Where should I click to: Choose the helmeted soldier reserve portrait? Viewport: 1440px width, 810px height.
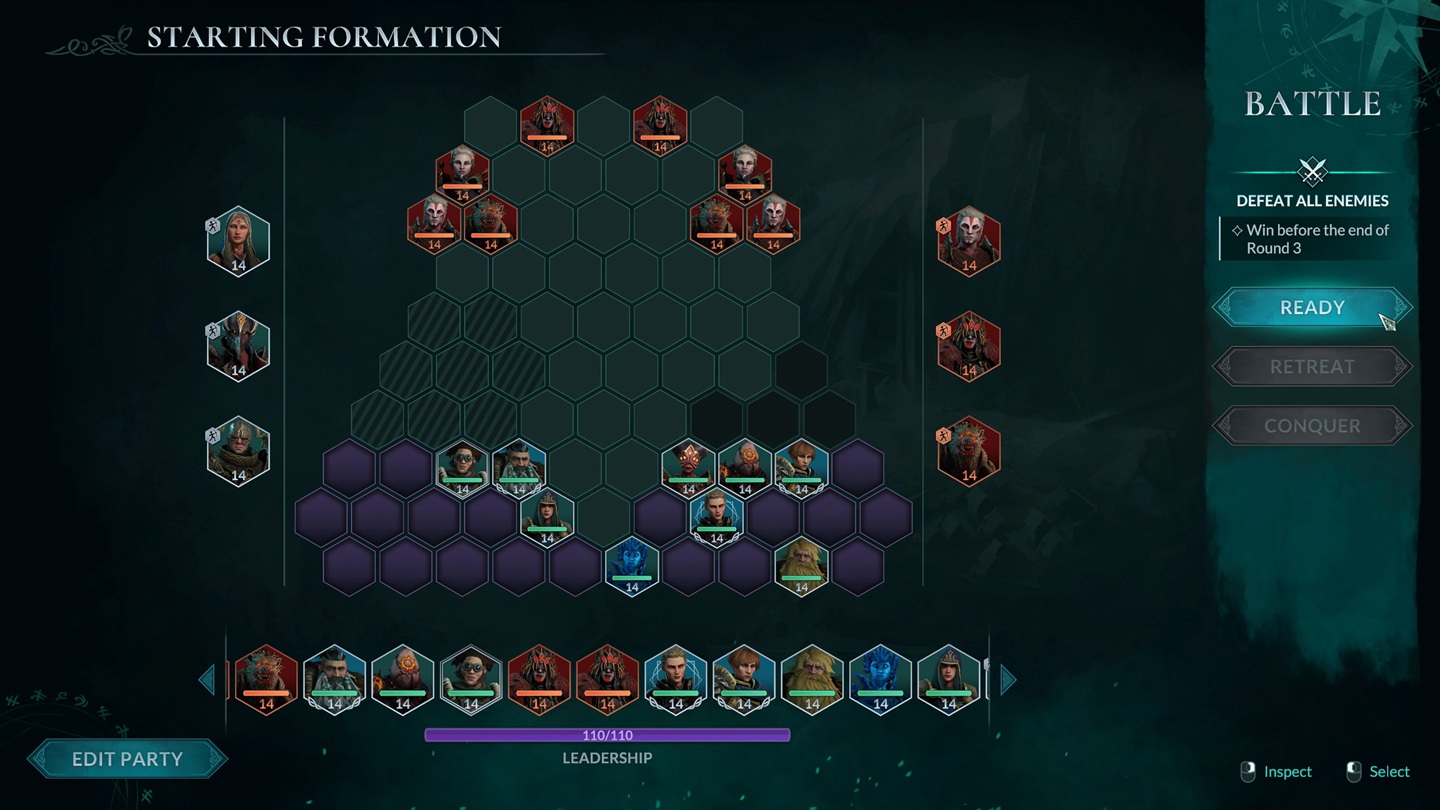point(238,451)
